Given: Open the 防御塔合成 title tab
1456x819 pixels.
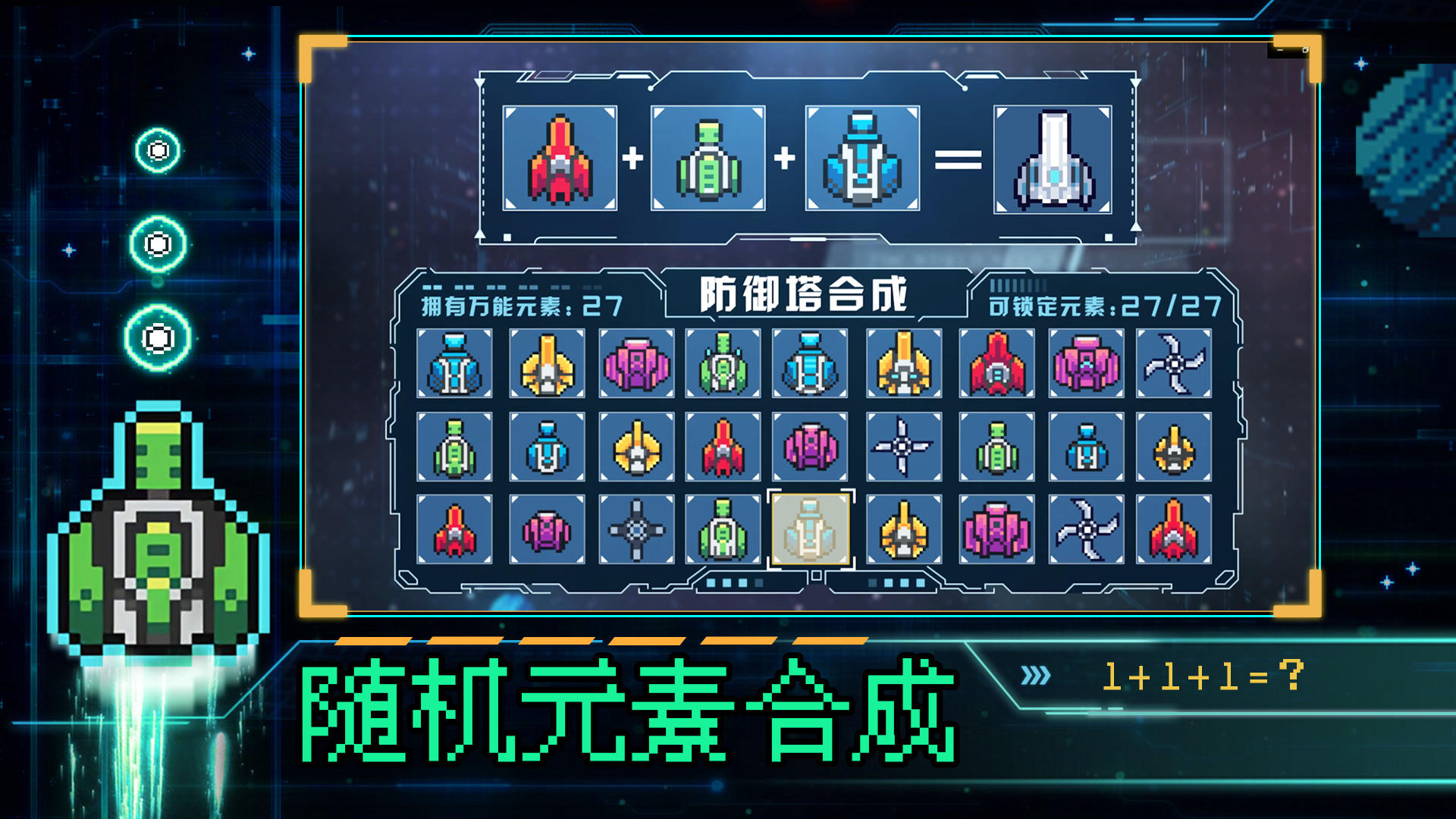Looking at the screenshot, I should pyautogui.click(x=808, y=296).
